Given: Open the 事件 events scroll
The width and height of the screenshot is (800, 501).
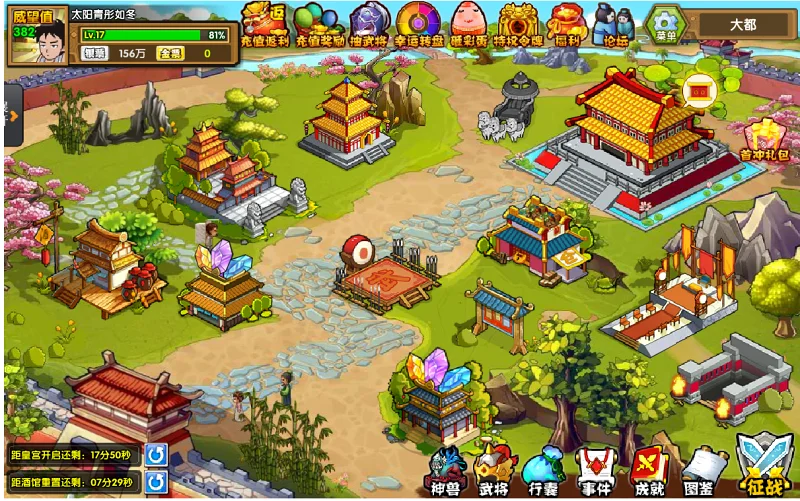Looking at the screenshot, I should pos(597,472).
